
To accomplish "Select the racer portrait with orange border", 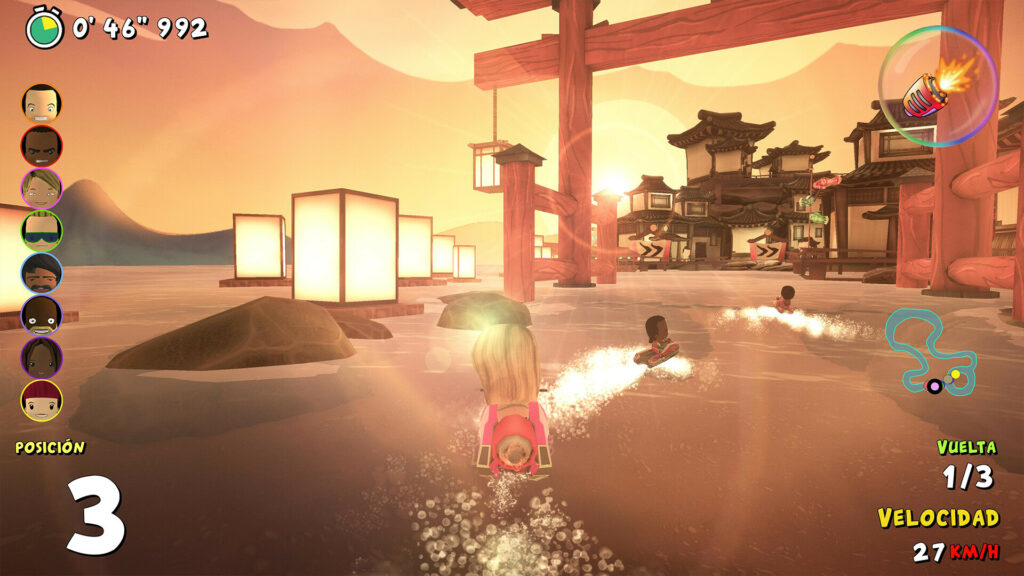I will [41, 103].
